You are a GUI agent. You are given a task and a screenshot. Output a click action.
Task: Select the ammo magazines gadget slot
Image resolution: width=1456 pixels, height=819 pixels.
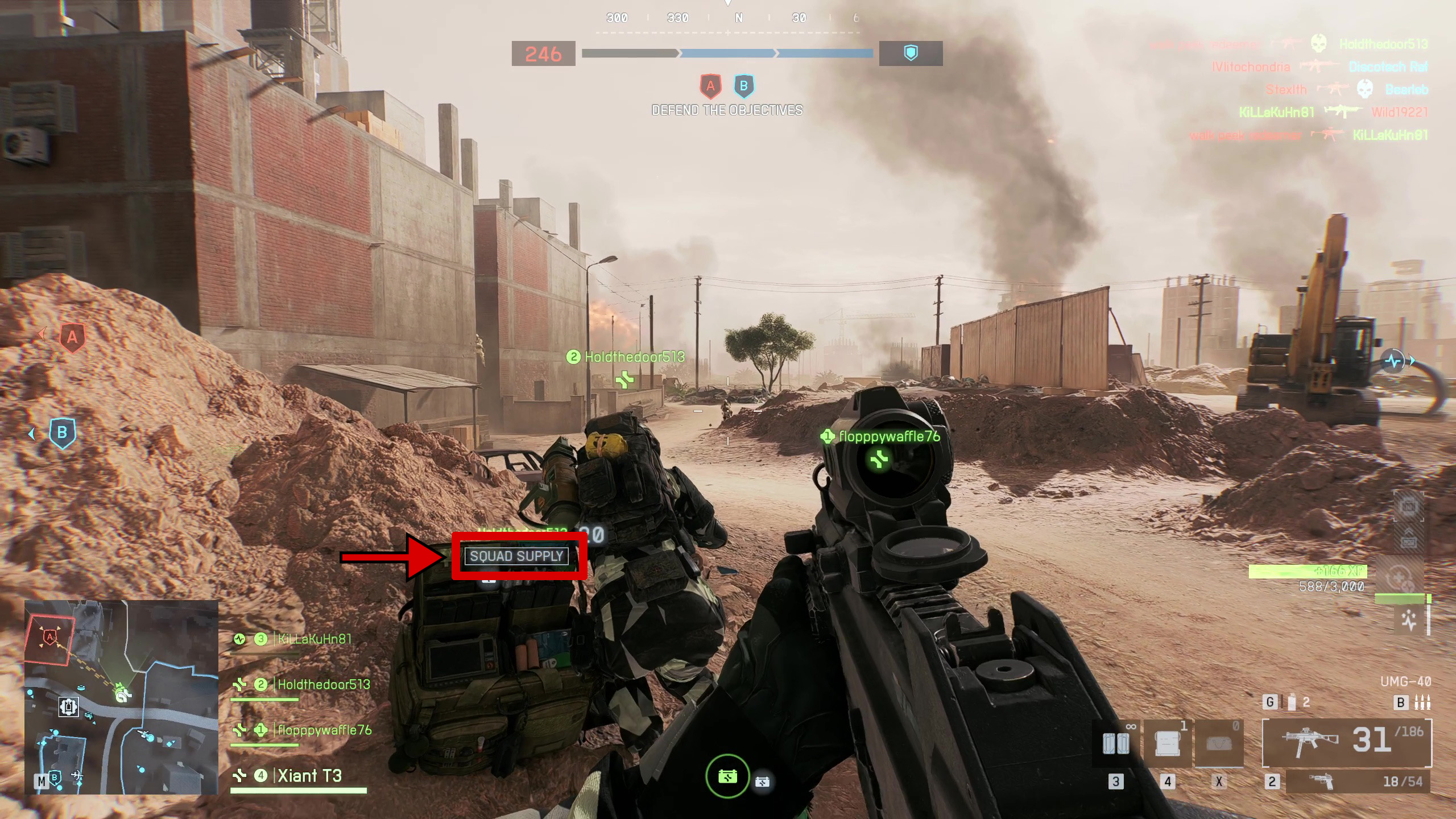pos(1116,744)
